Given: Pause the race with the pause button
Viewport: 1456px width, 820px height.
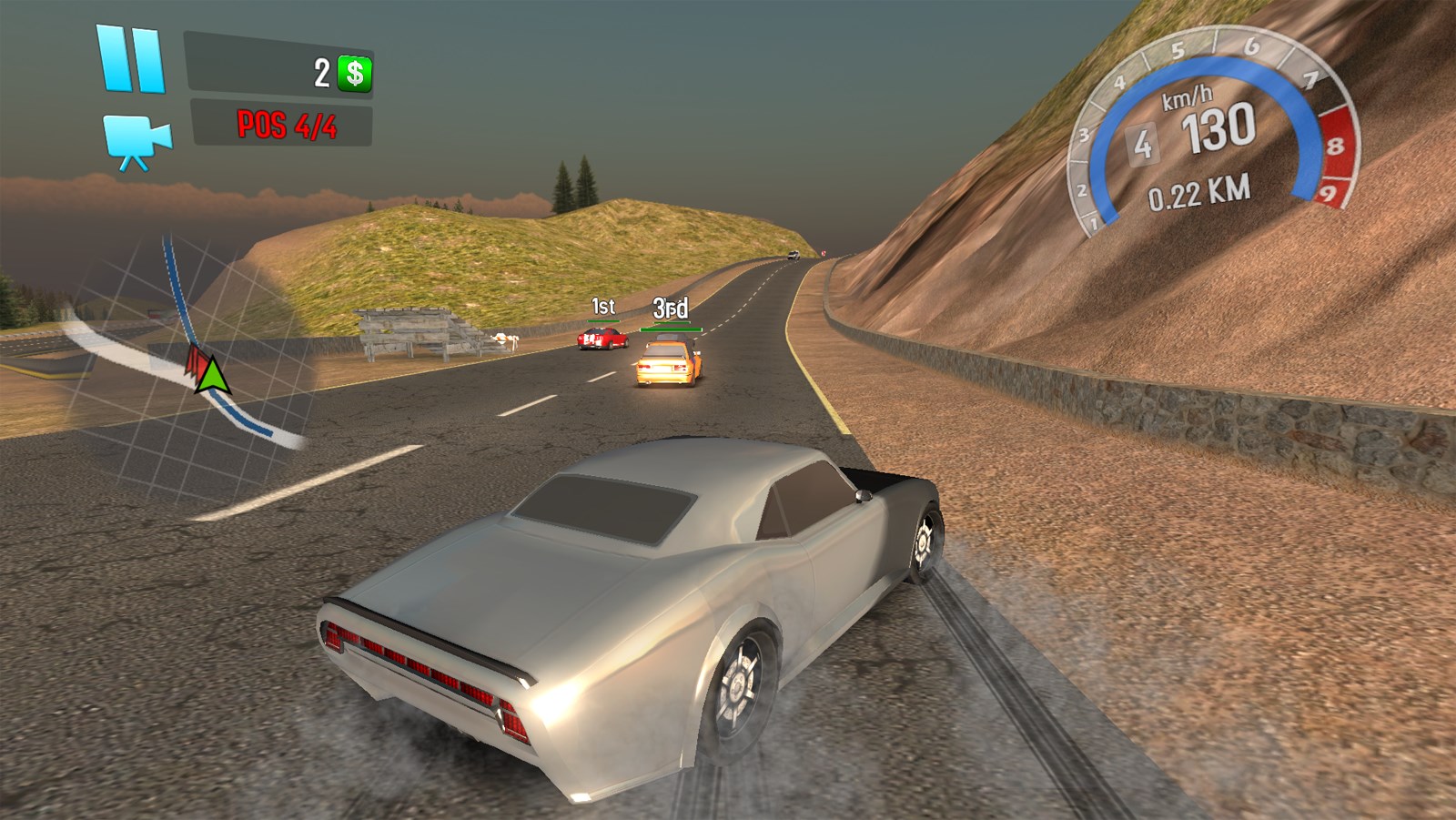Looking at the screenshot, I should click(131, 59).
